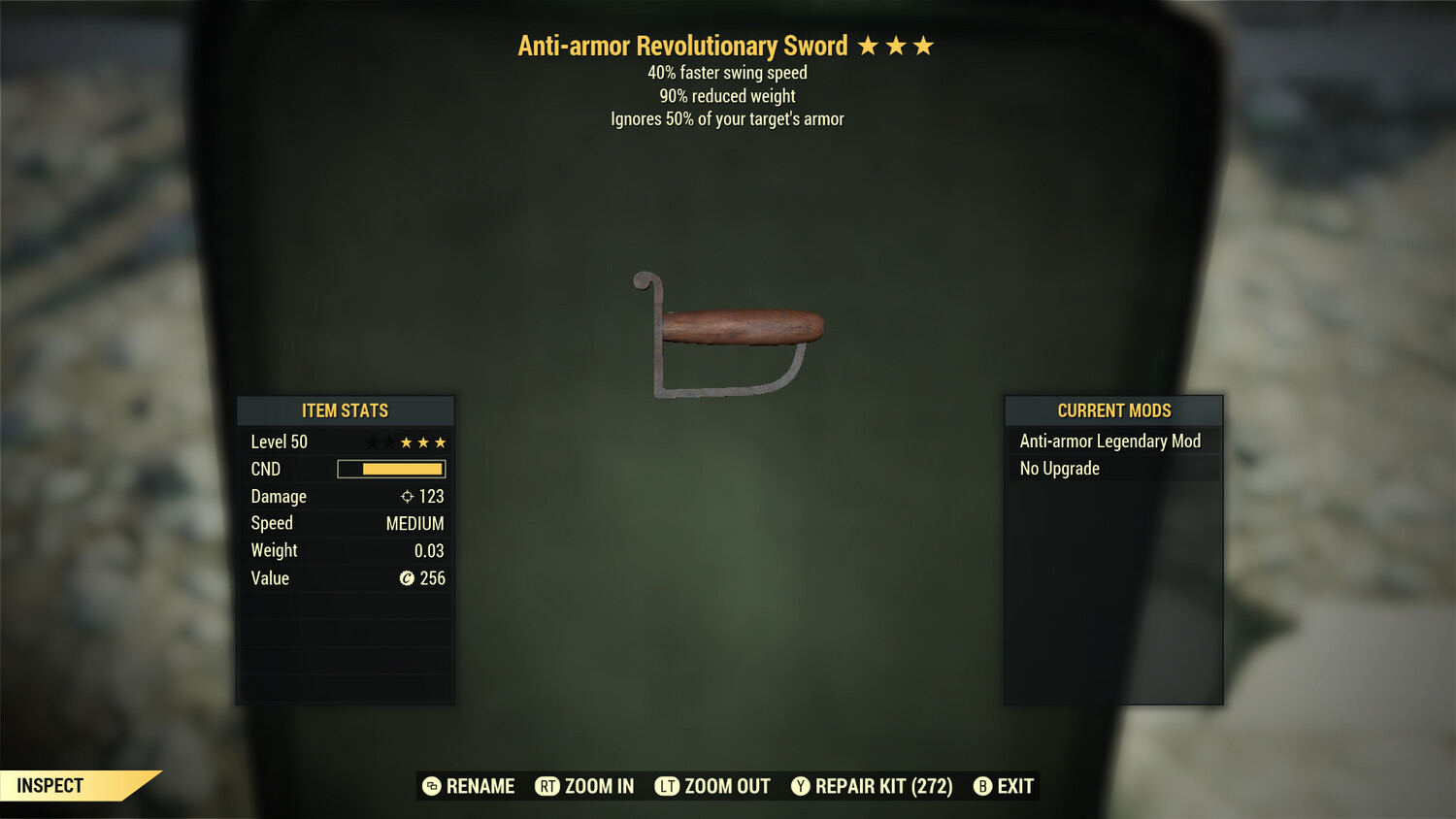Click the CND condition bar
The height and width of the screenshot is (819, 1456).
click(x=391, y=469)
